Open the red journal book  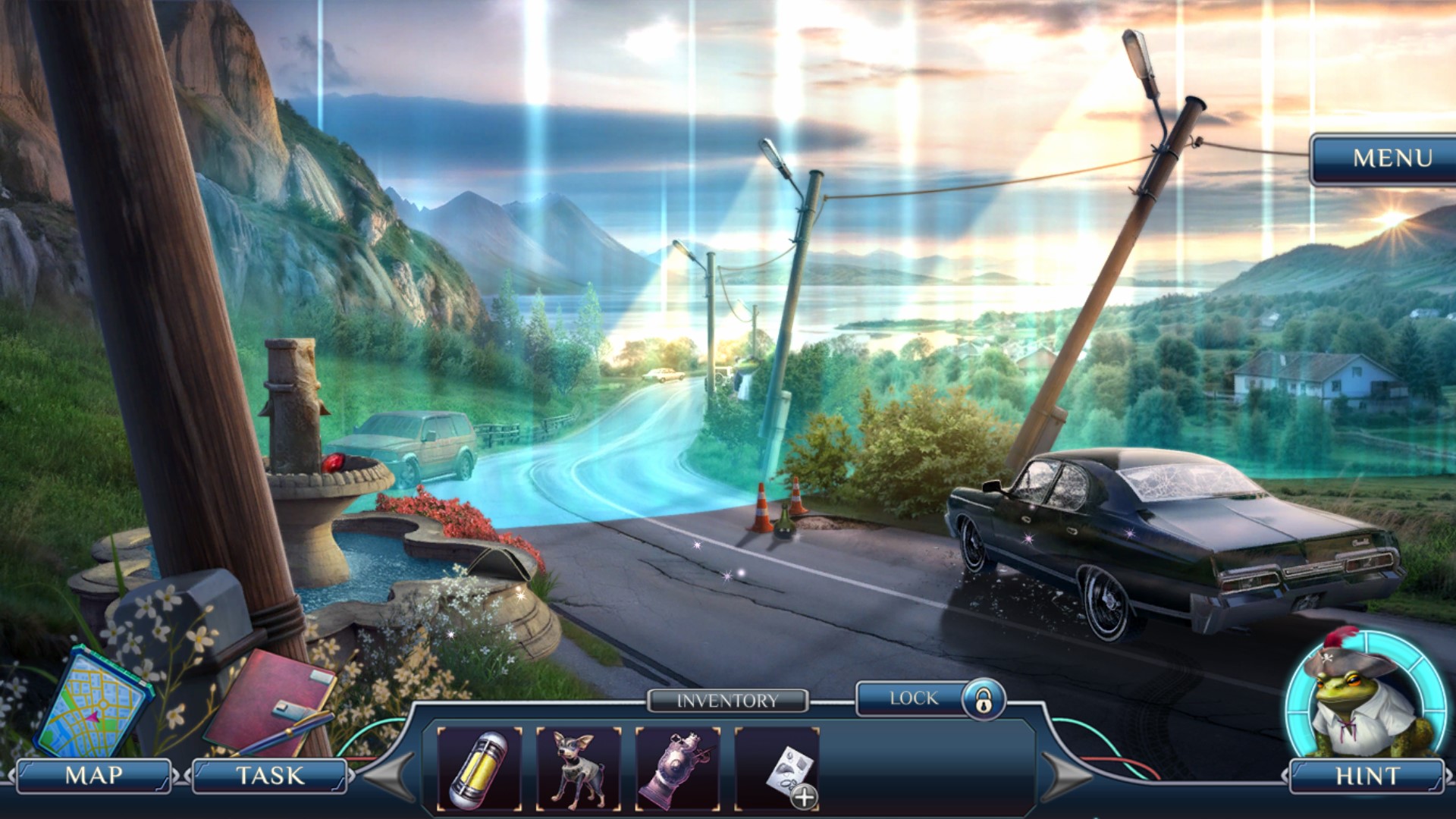(x=268, y=701)
